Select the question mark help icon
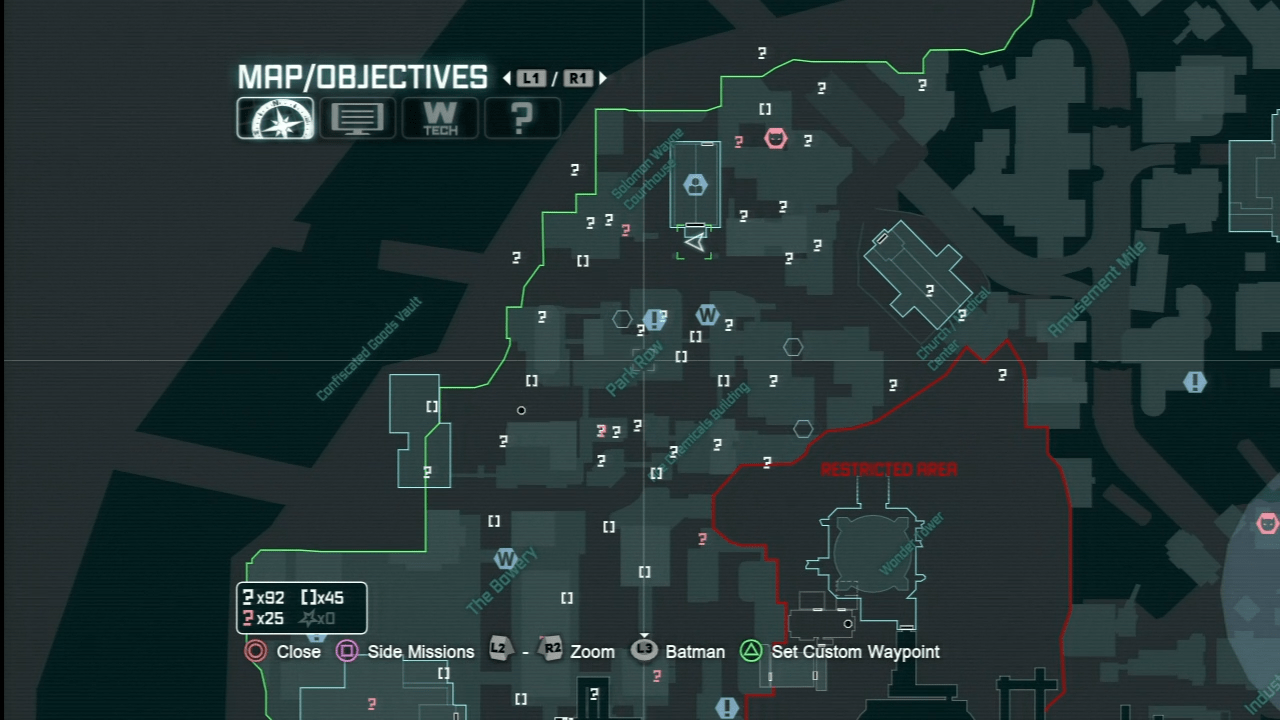The image size is (1280, 720). (x=522, y=118)
